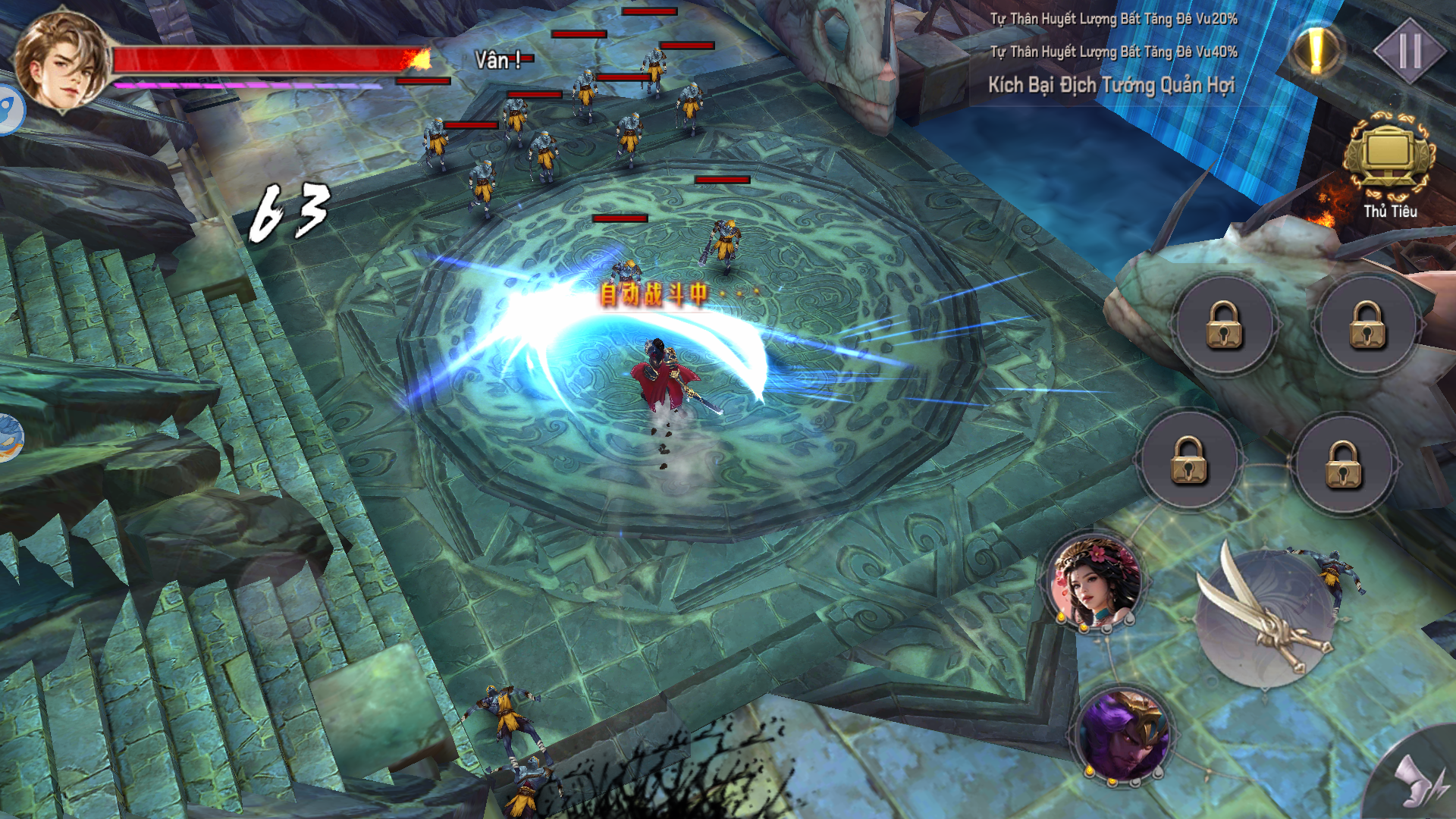
Task: Tap the yellow exclamation mark alert icon
Action: click(x=1316, y=51)
